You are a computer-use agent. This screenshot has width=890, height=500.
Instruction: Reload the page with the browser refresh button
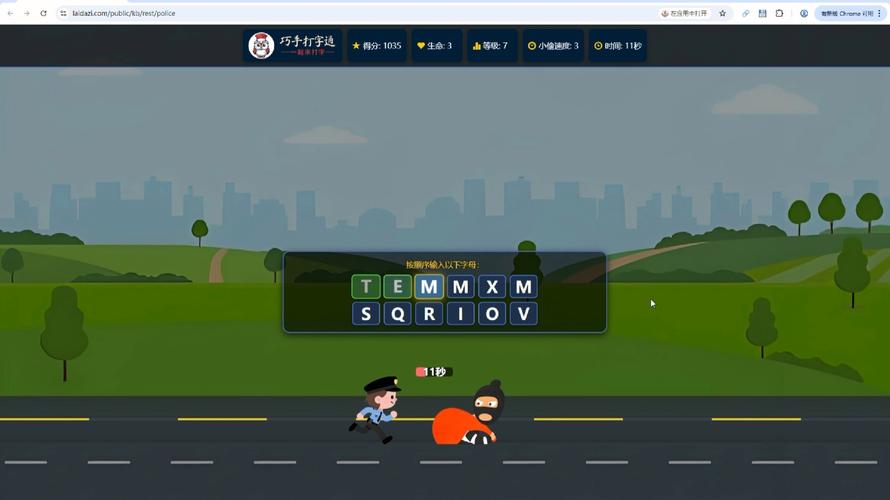[x=43, y=13]
